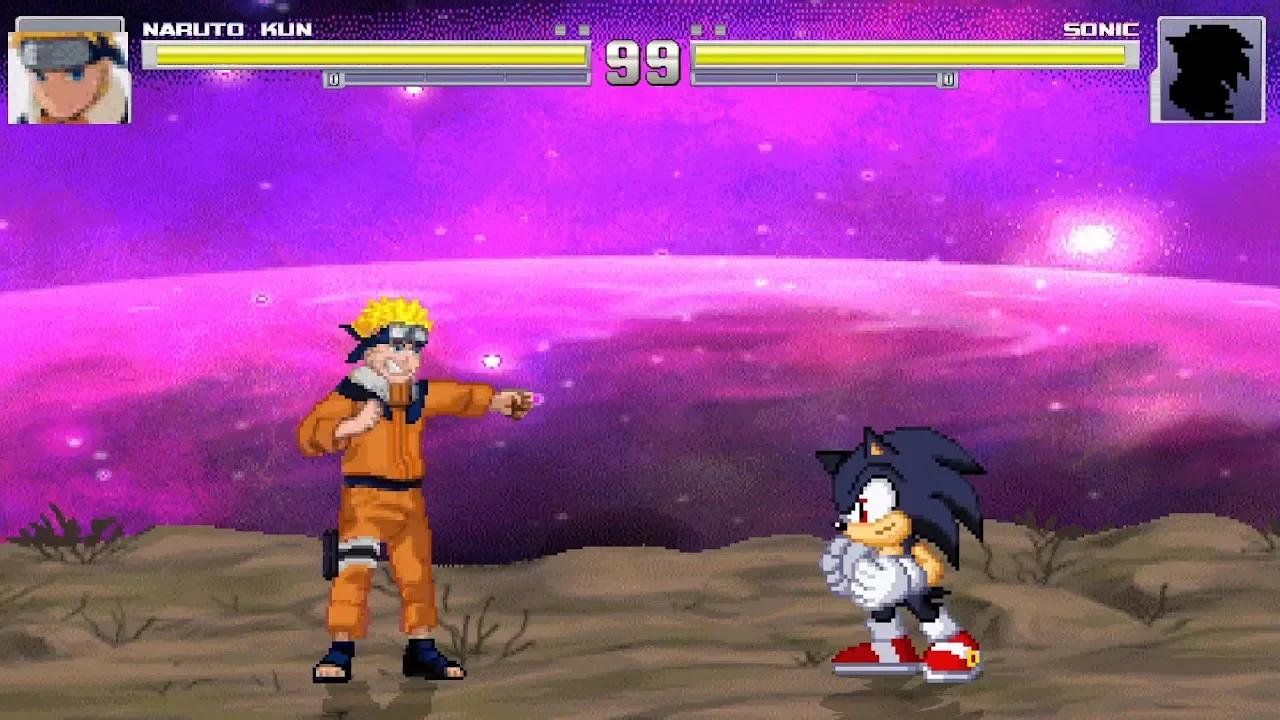Select the Naruto headshot avatar icon
Viewport: 1280px width, 720px height.
pos(67,71)
